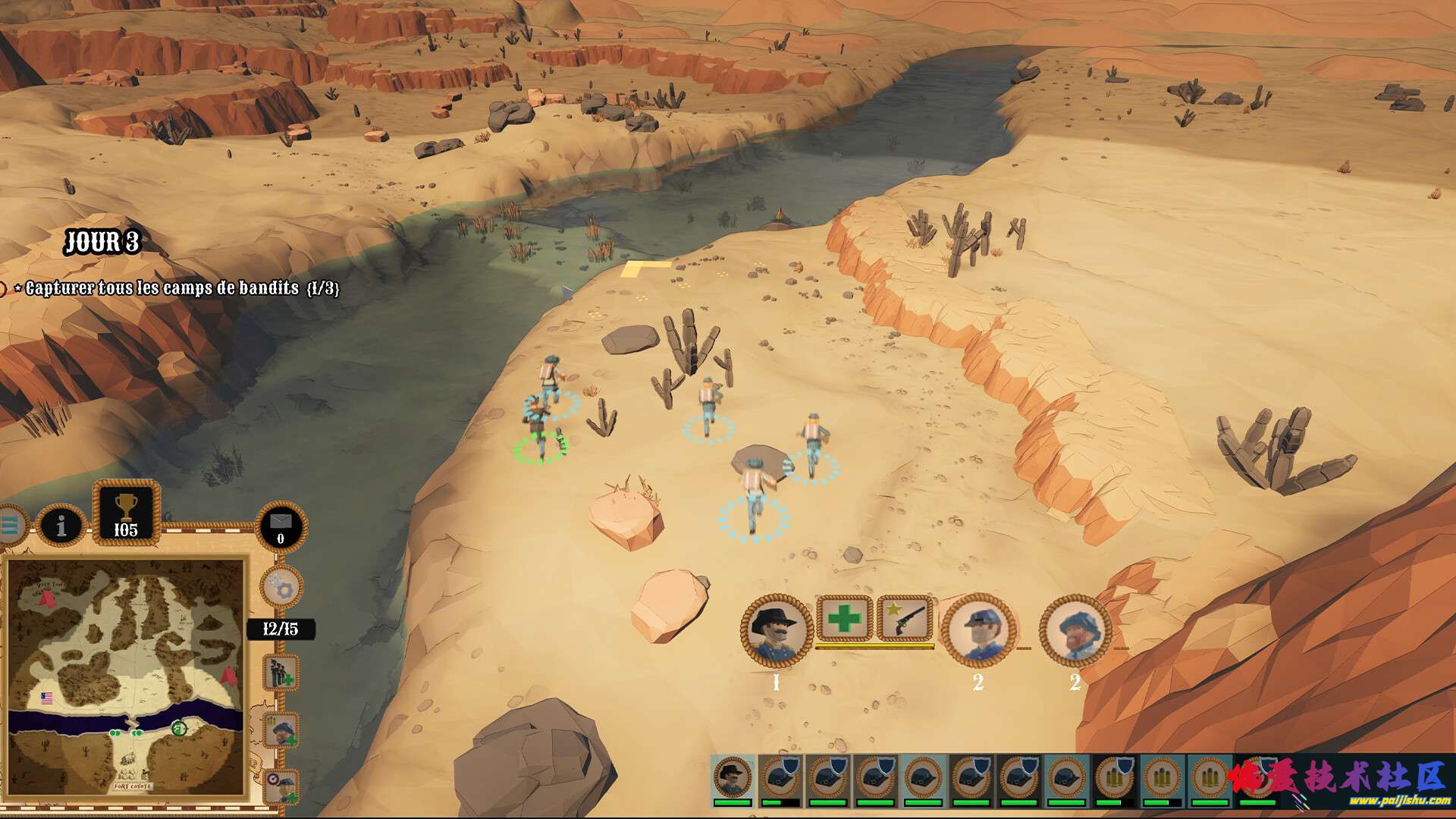Open the hamburger menu beside the info button

point(11,525)
